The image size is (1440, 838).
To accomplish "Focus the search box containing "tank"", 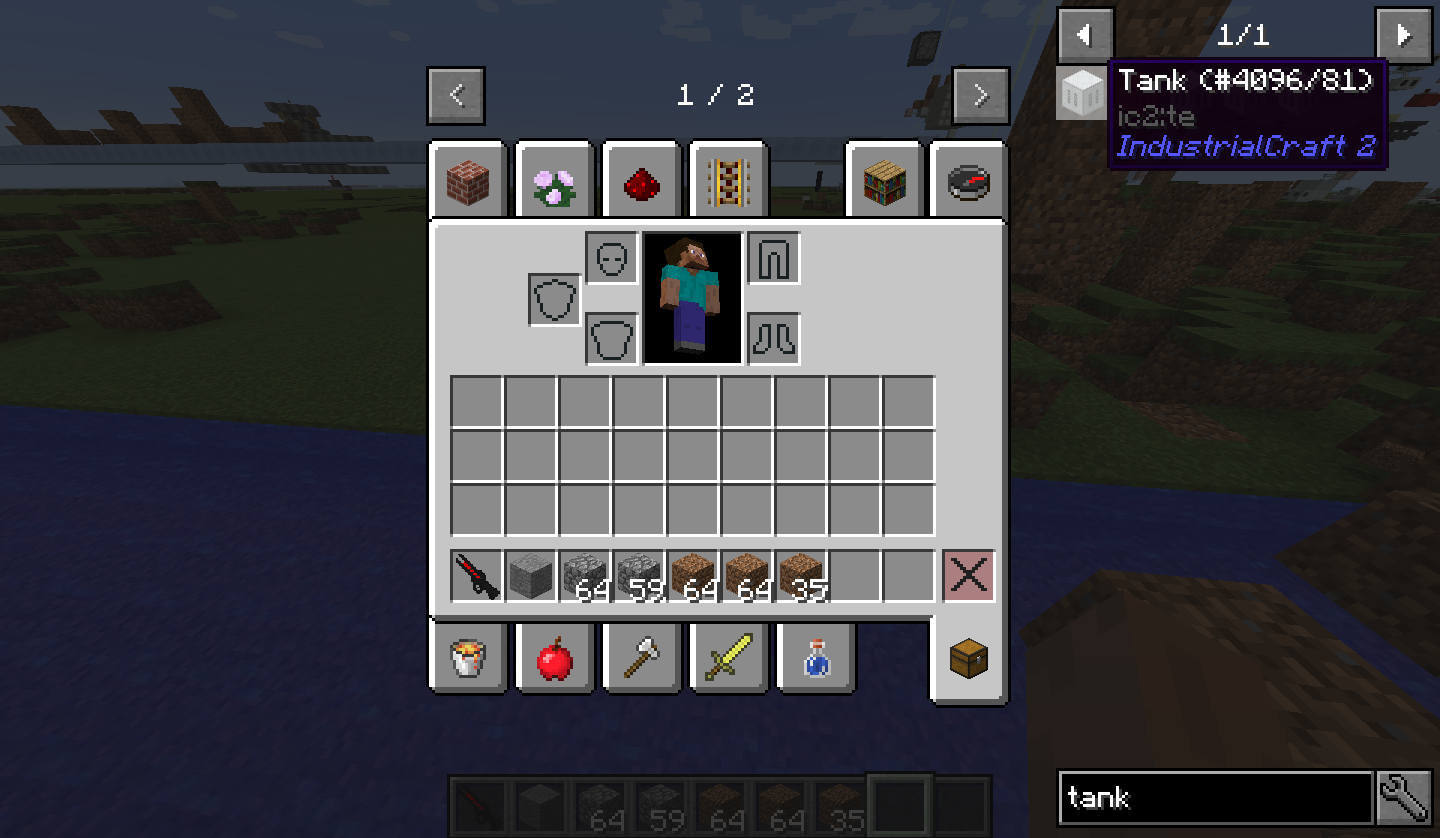I will [x=1214, y=797].
